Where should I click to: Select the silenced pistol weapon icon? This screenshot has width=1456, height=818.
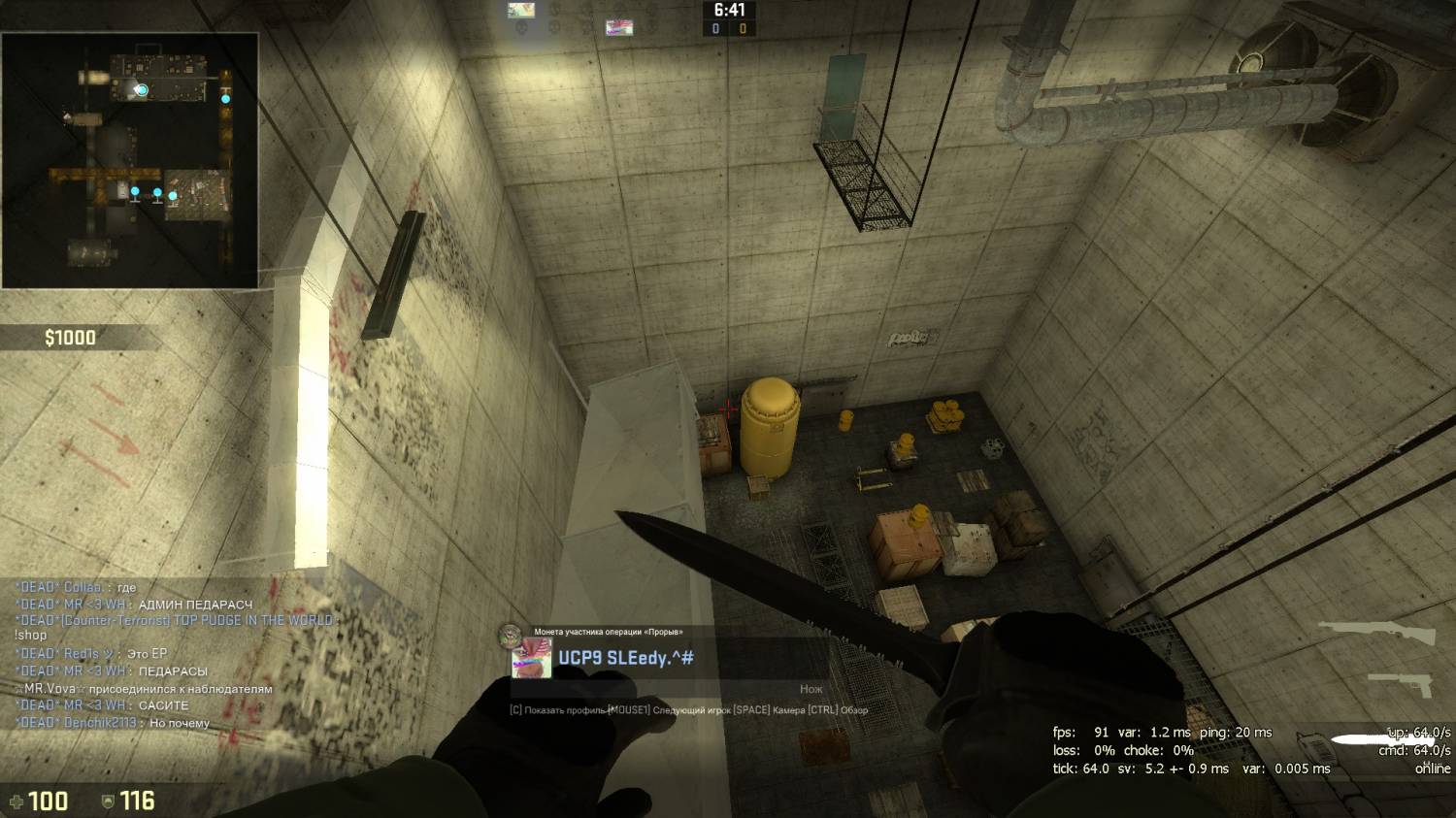coord(1403,683)
